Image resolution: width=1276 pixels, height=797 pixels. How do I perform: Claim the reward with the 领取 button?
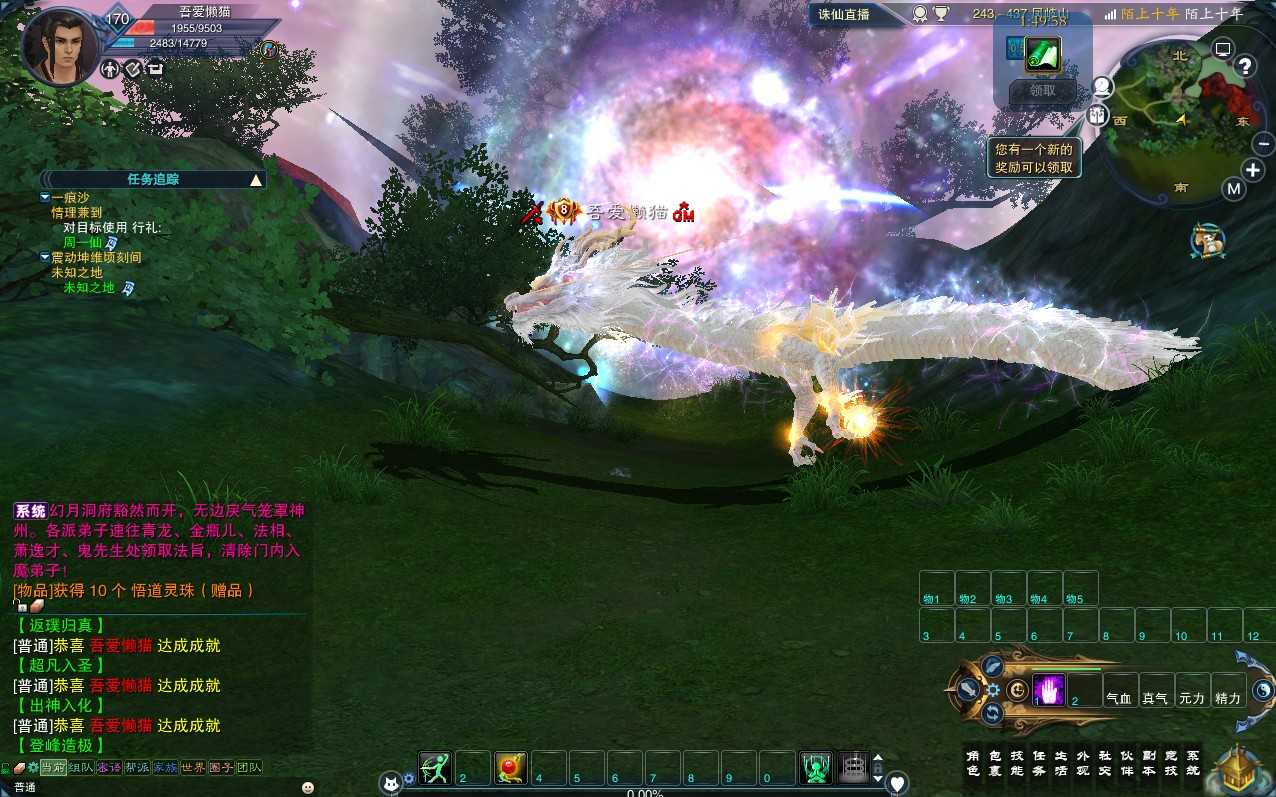tap(1042, 90)
